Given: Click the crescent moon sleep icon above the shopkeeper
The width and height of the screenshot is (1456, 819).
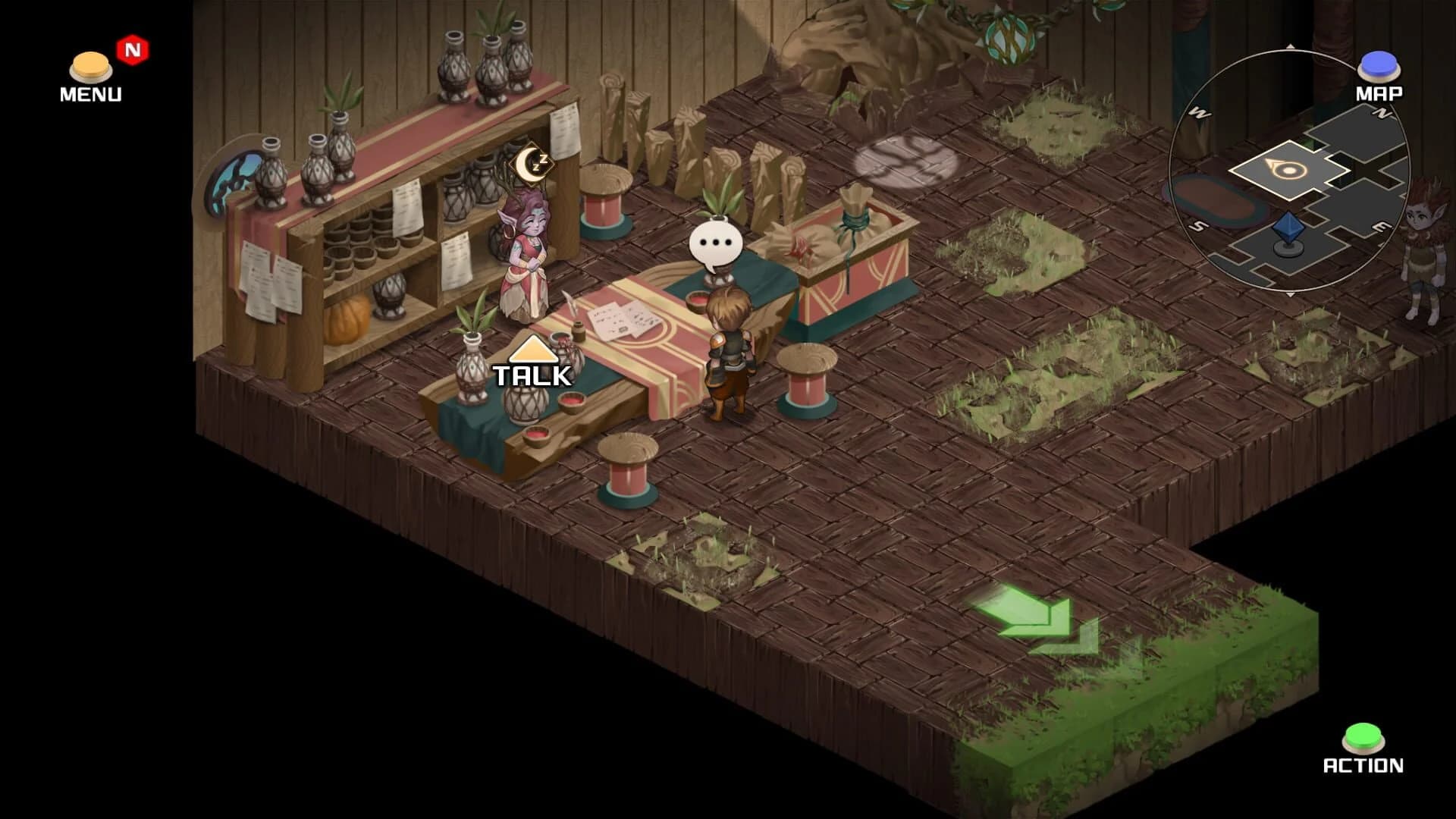Looking at the screenshot, I should 531,165.
